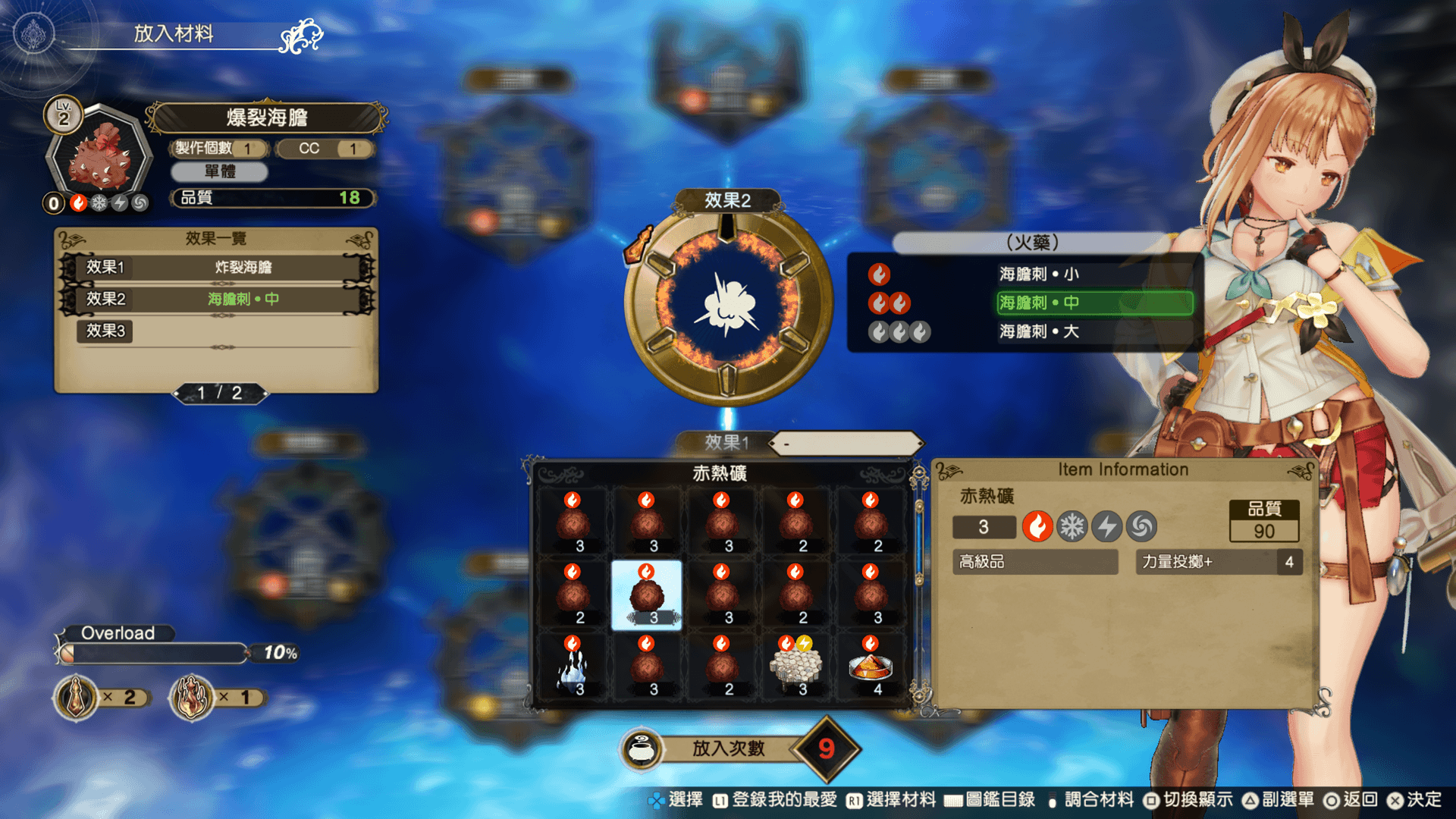Image resolution: width=1456 pixels, height=819 pixels.
Task: Select the Overload bottle with count 2
Action: pyautogui.click(x=77, y=697)
